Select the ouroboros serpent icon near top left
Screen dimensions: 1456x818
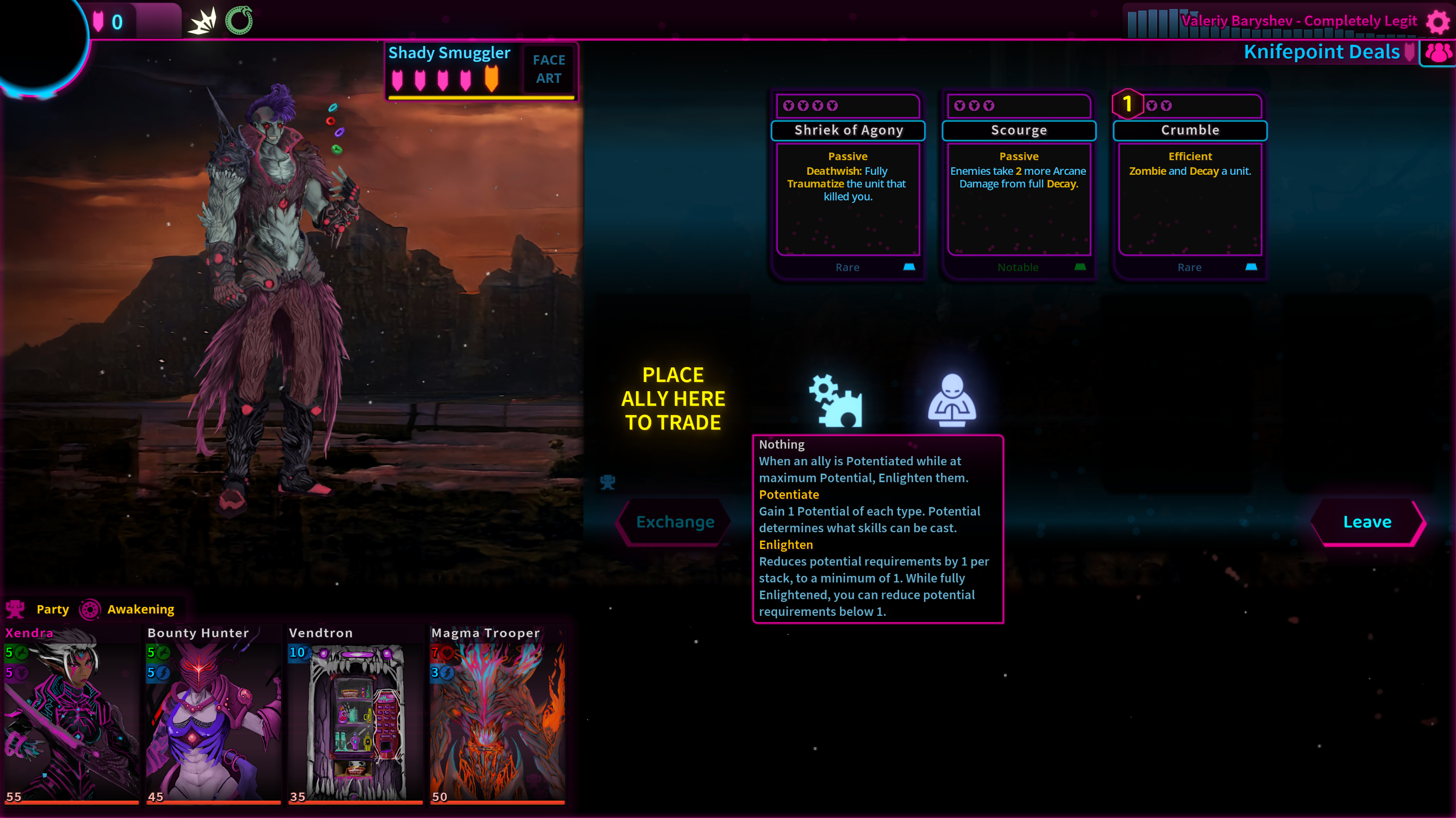pyautogui.click(x=239, y=20)
